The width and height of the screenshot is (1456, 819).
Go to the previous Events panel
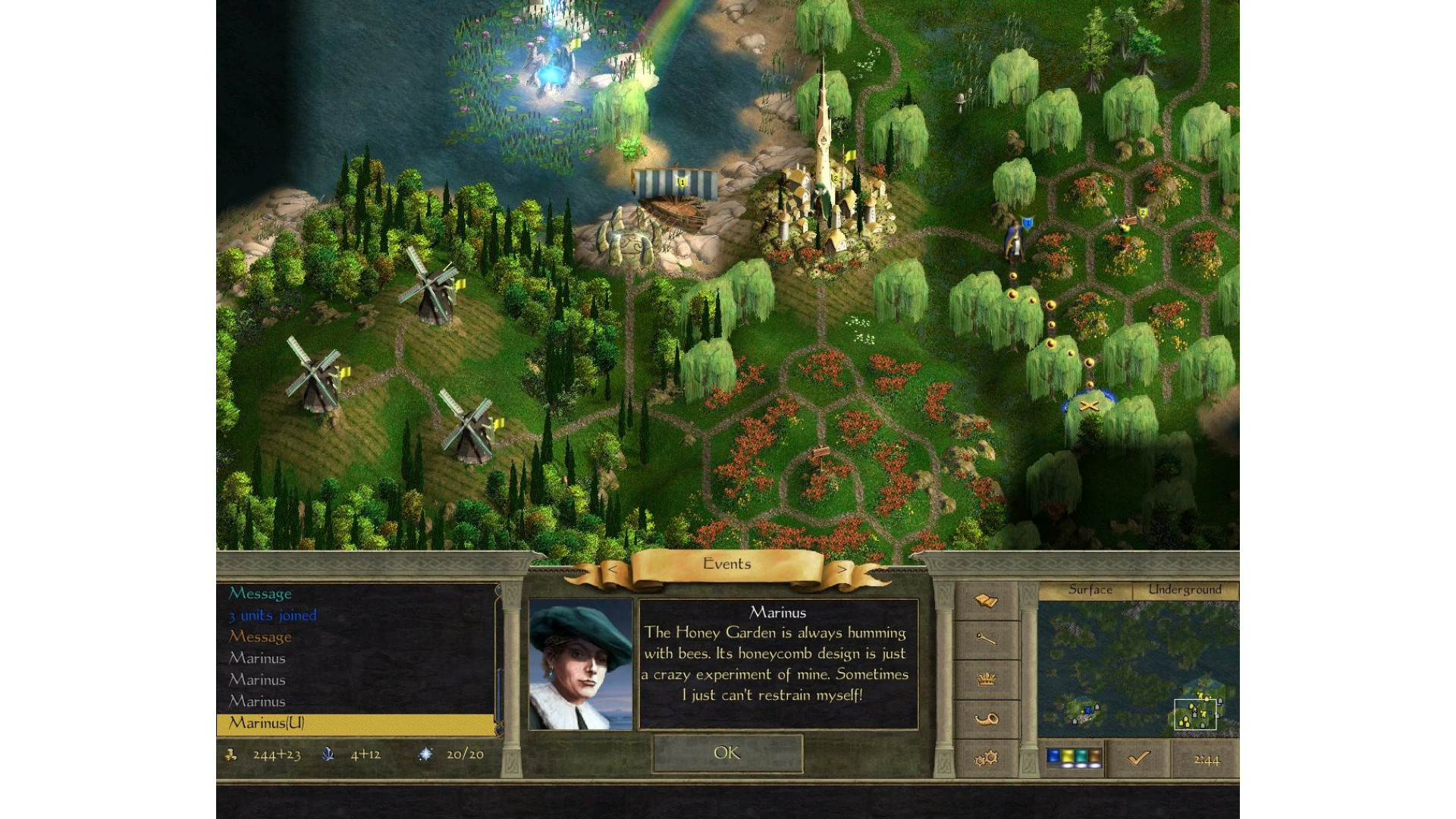tap(613, 569)
